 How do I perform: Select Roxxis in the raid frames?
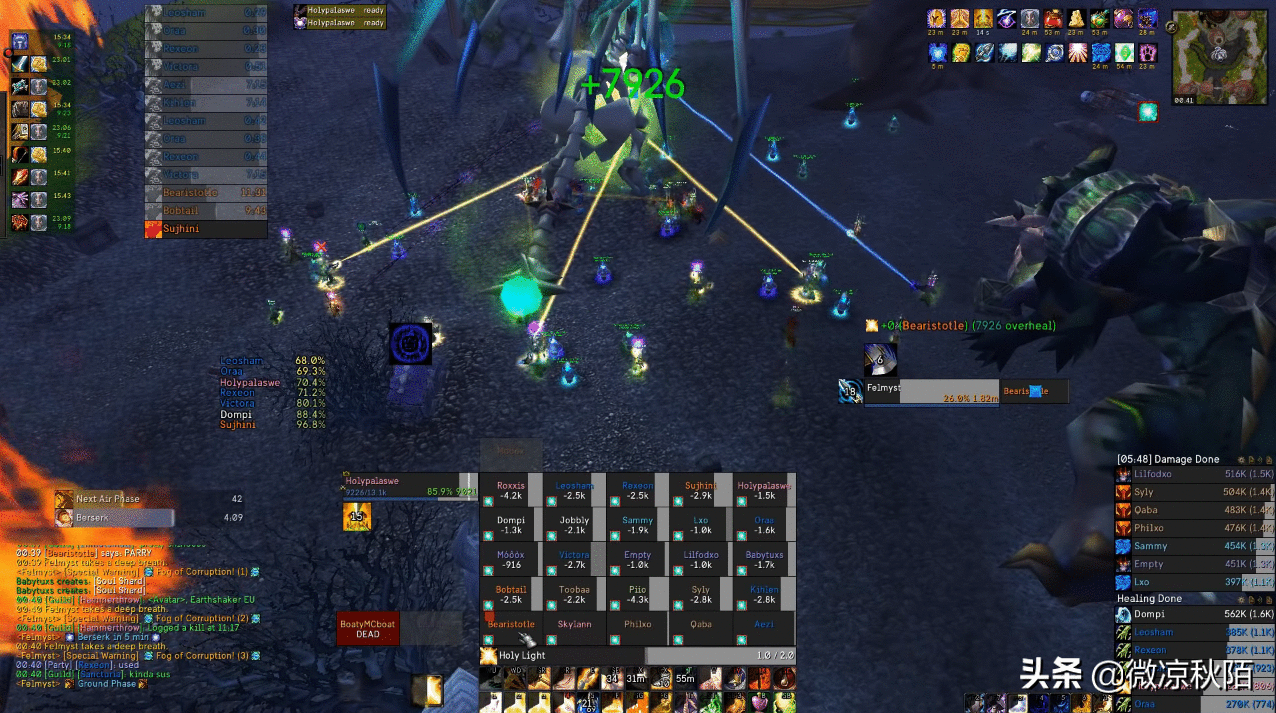tap(511, 490)
